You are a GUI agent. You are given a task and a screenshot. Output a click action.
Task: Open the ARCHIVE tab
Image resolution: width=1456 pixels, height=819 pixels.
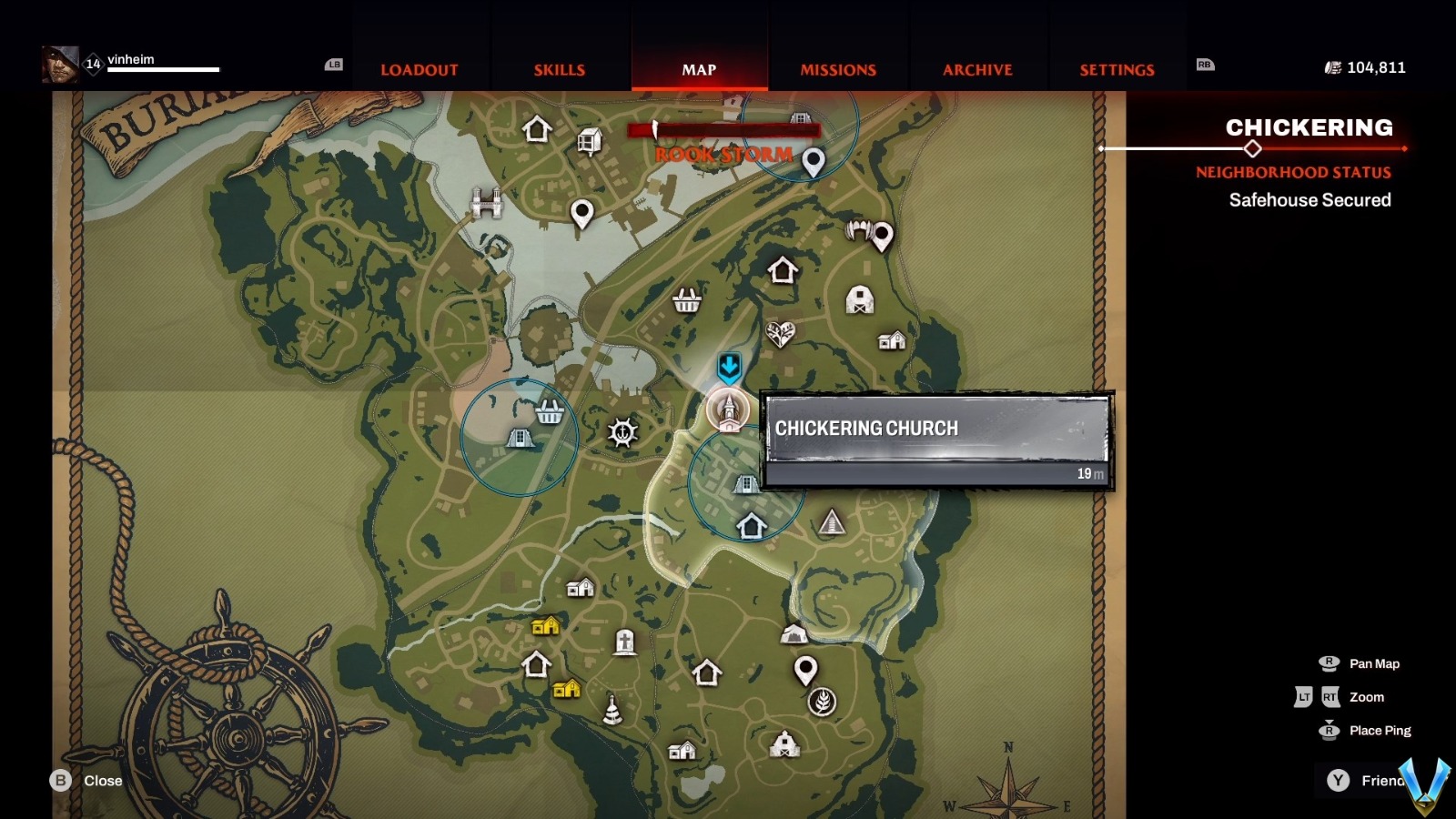tap(978, 69)
